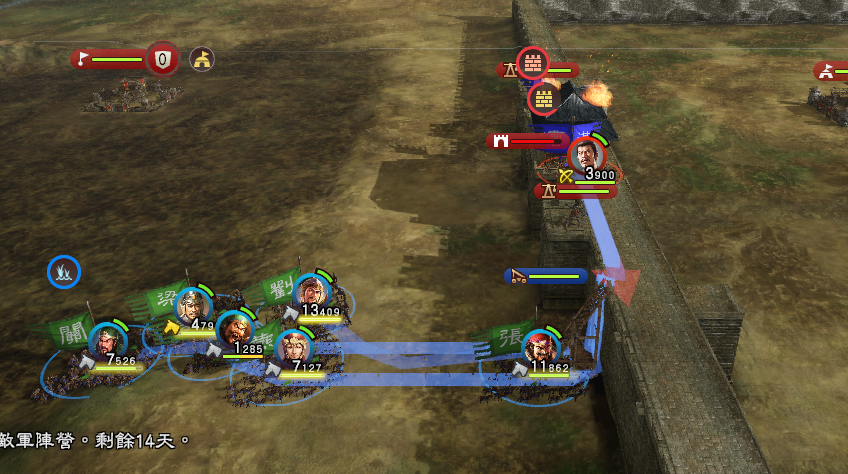Viewport: 848px width, 474px height.
Task: Select the enemy archer unit with 3900 troops
Action: (x=587, y=156)
